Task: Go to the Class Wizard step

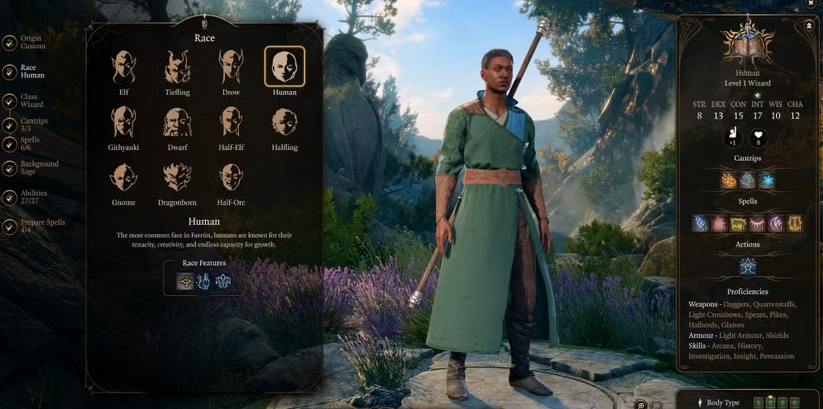Action: pos(30,101)
